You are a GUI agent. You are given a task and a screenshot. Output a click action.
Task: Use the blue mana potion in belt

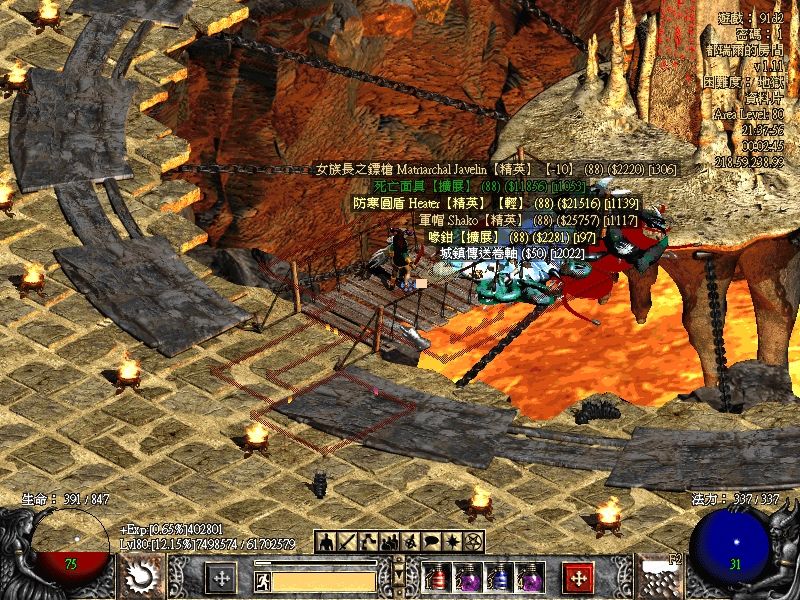[499, 579]
